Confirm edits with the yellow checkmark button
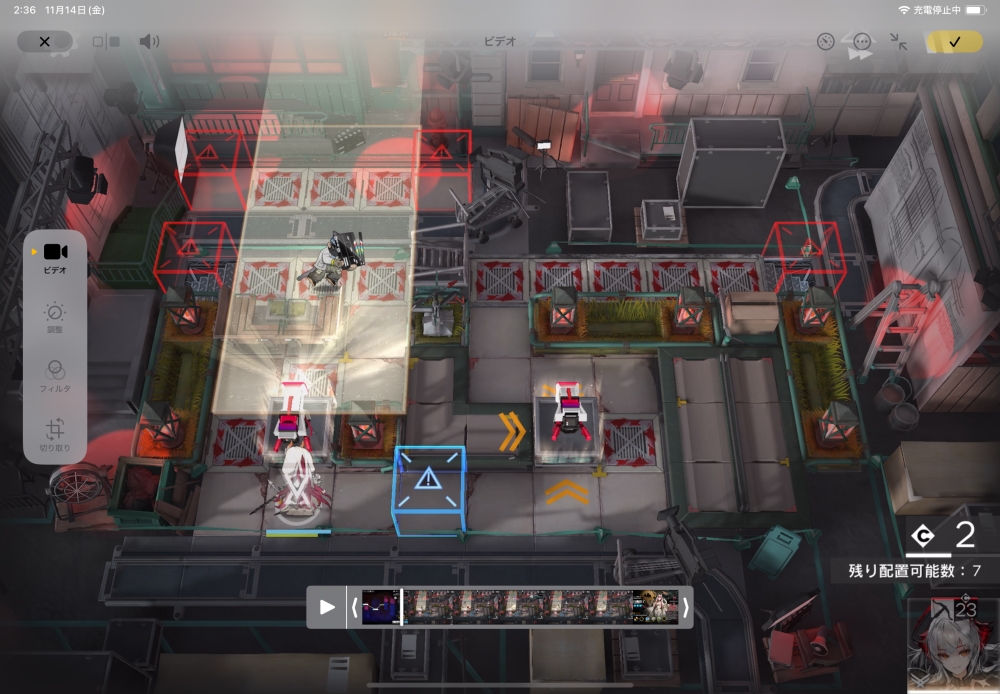 pyautogui.click(x=954, y=41)
